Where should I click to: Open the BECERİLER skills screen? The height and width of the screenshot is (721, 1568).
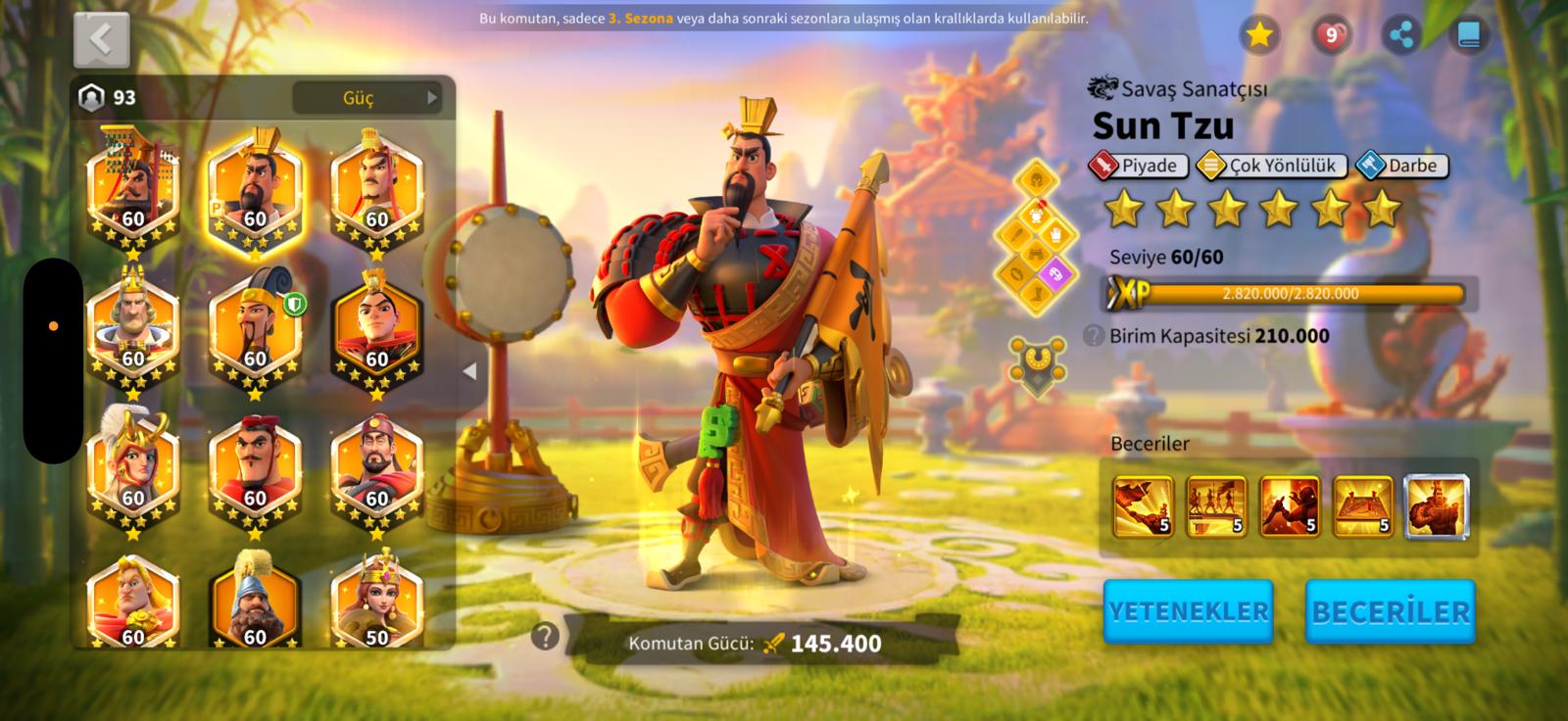tap(1390, 611)
